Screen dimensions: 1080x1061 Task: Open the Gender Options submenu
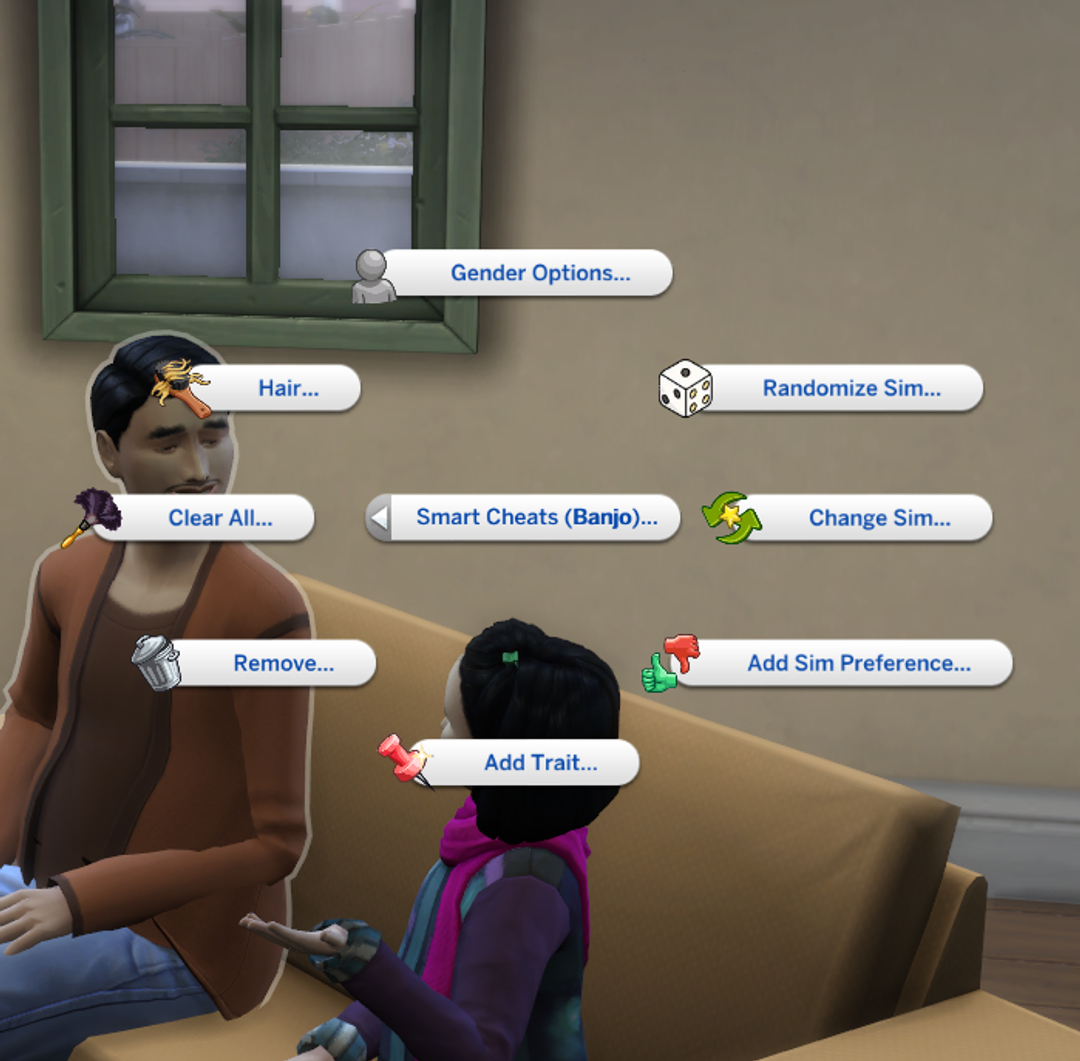click(540, 273)
